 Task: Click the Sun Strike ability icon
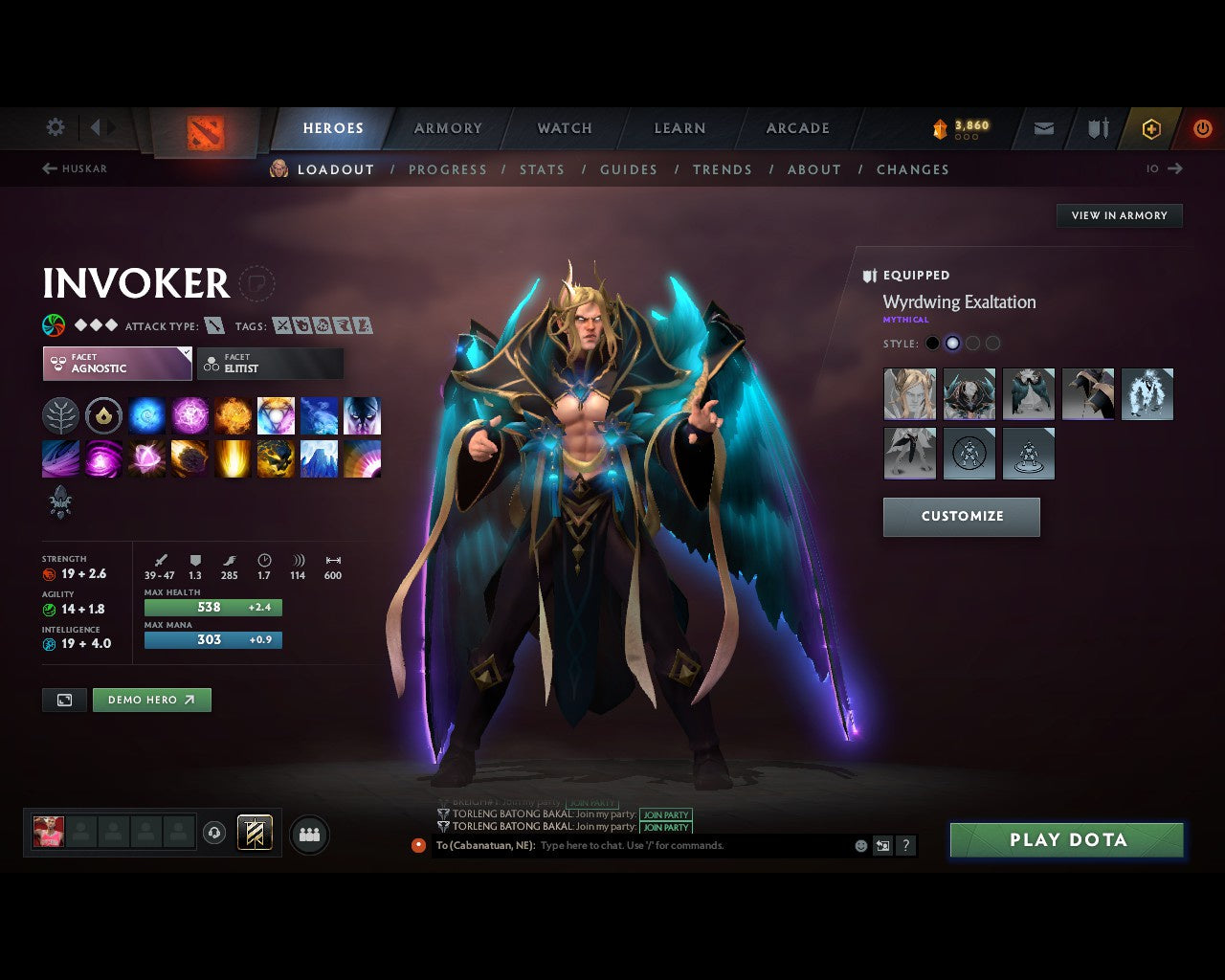coord(233,458)
